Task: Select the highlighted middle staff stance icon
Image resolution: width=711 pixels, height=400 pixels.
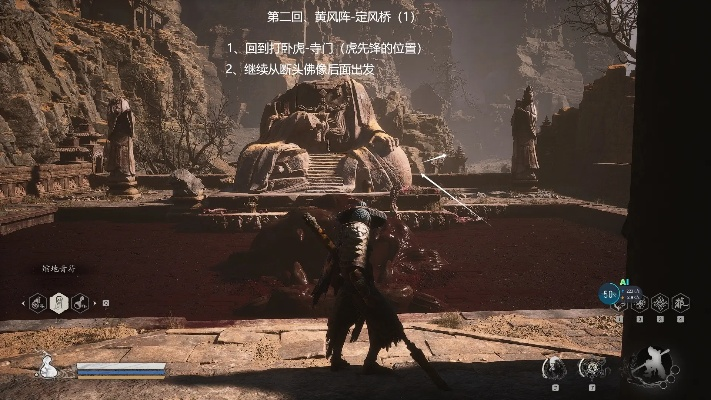Action: (x=58, y=302)
